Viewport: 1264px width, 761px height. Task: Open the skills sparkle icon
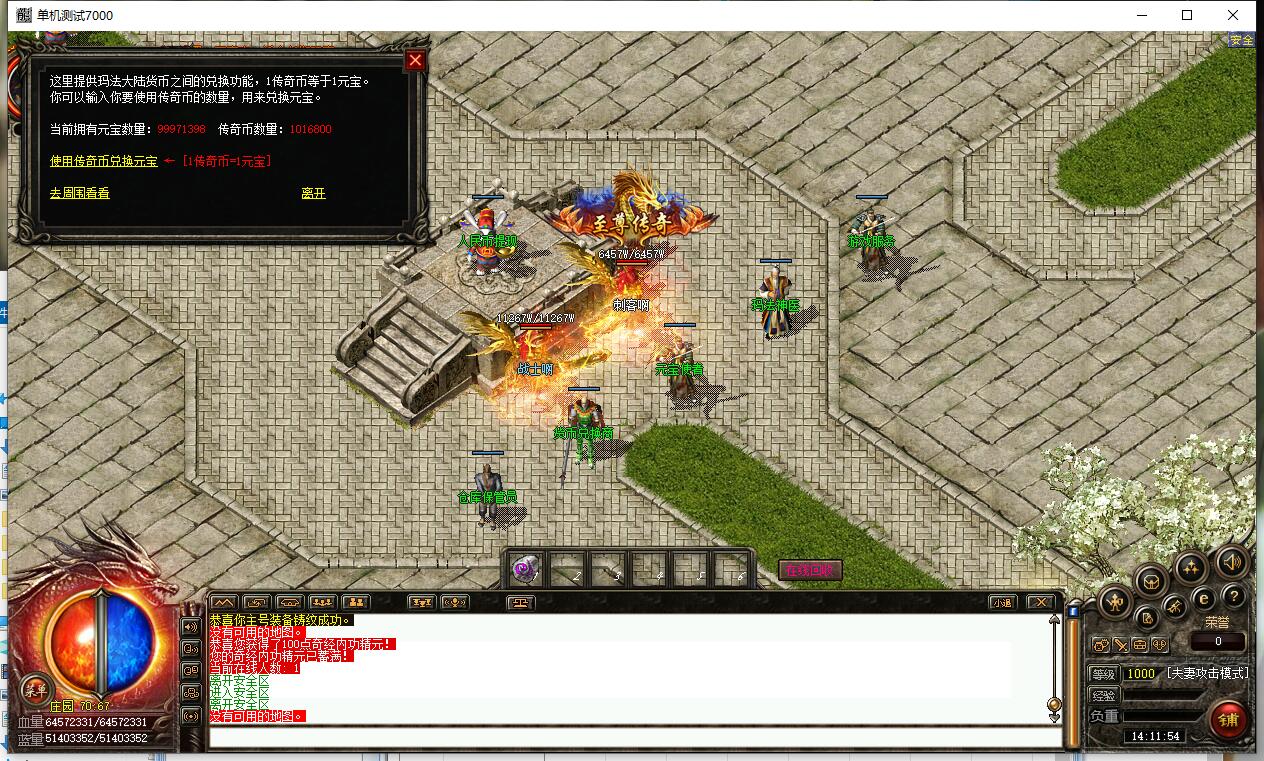pos(1190,568)
